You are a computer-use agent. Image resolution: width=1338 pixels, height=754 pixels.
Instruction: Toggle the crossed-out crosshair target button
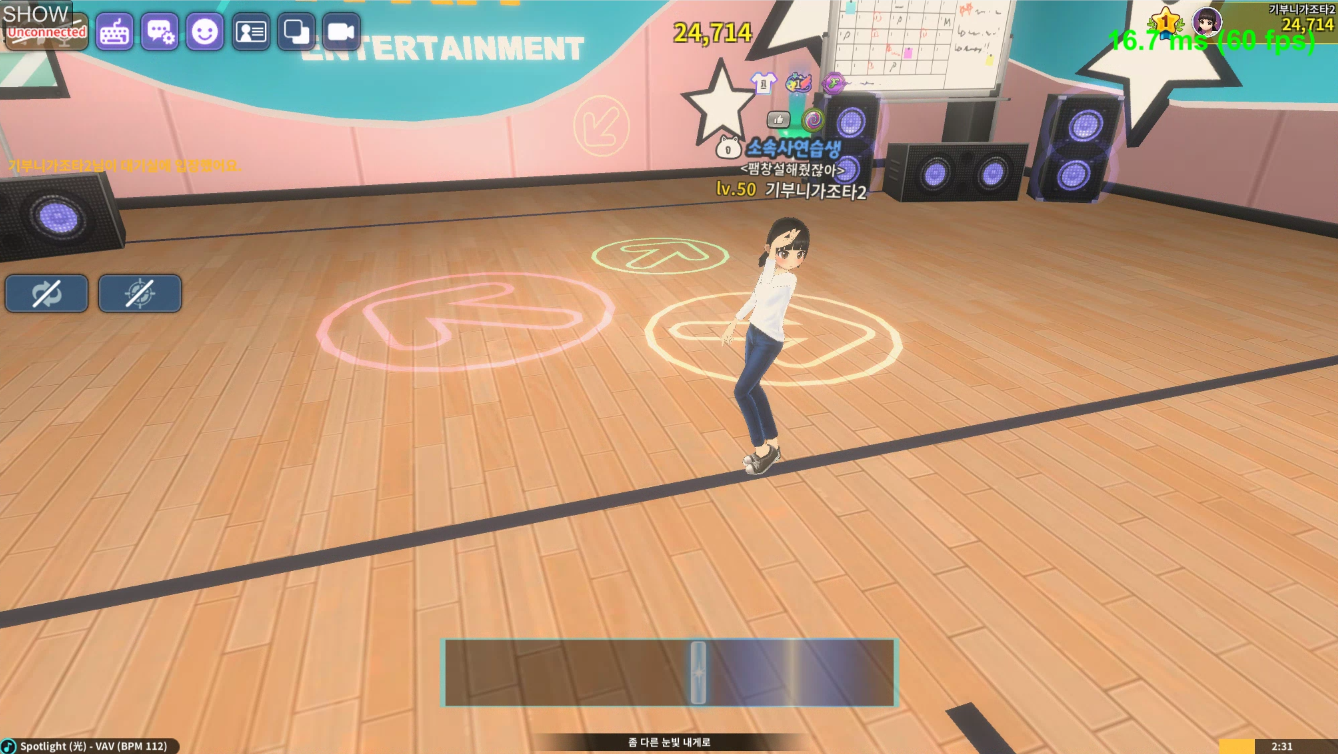tap(140, 294)
